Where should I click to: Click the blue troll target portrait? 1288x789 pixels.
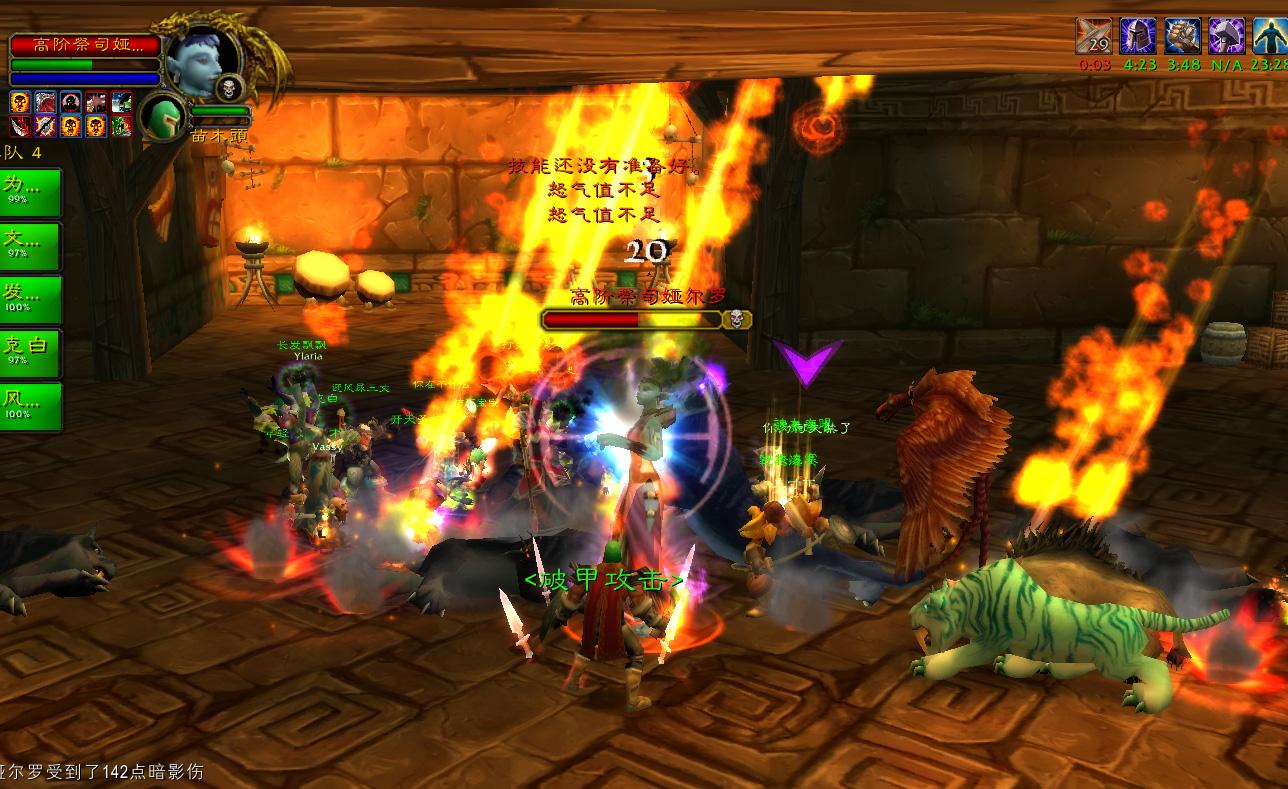201,62
